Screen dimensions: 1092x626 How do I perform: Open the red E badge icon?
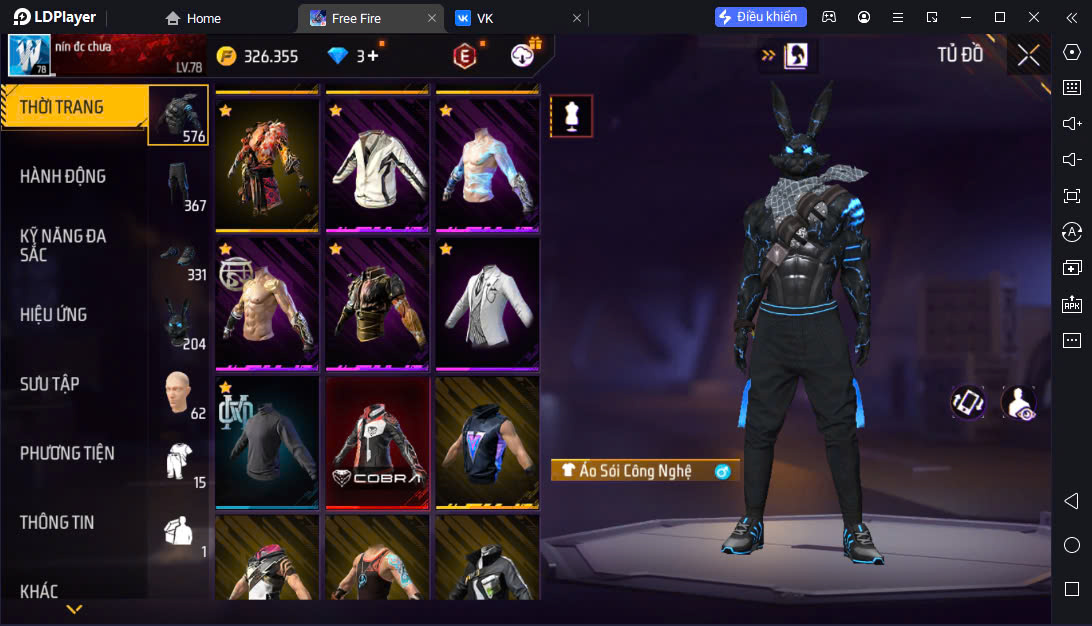tap(464, 56)
